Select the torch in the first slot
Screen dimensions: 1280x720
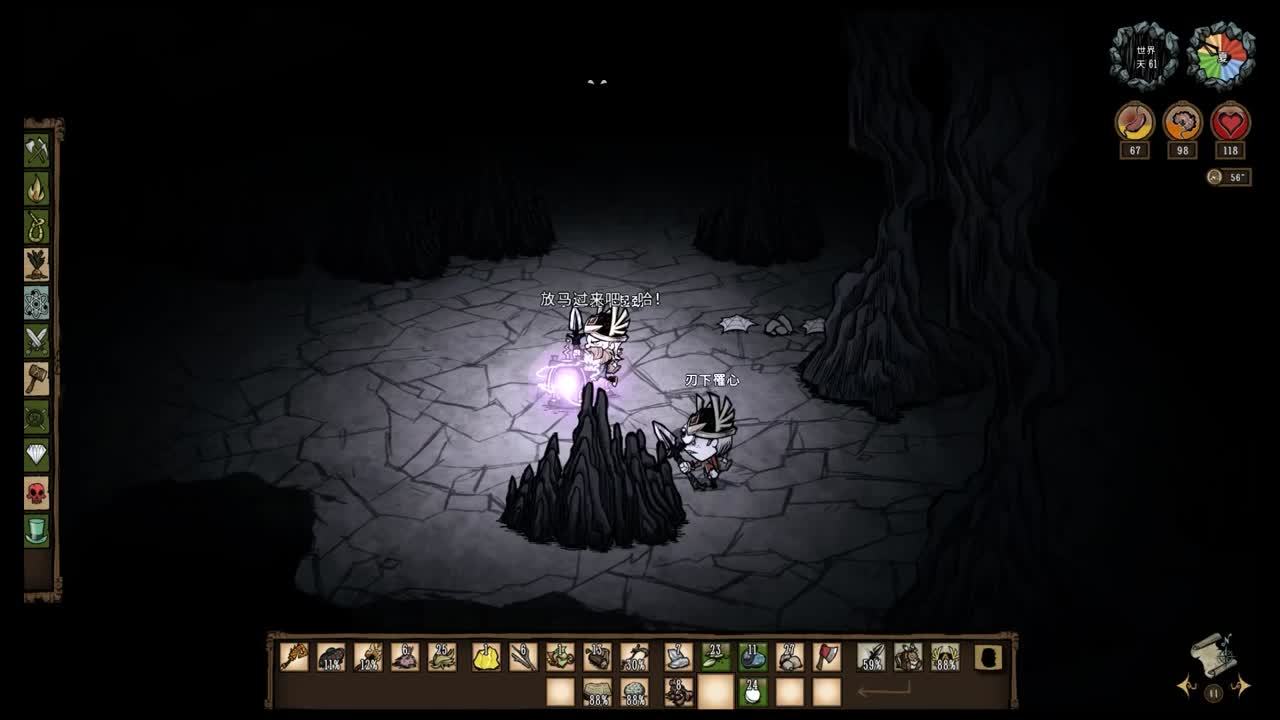pyautogui.click(x=294, y=657)
